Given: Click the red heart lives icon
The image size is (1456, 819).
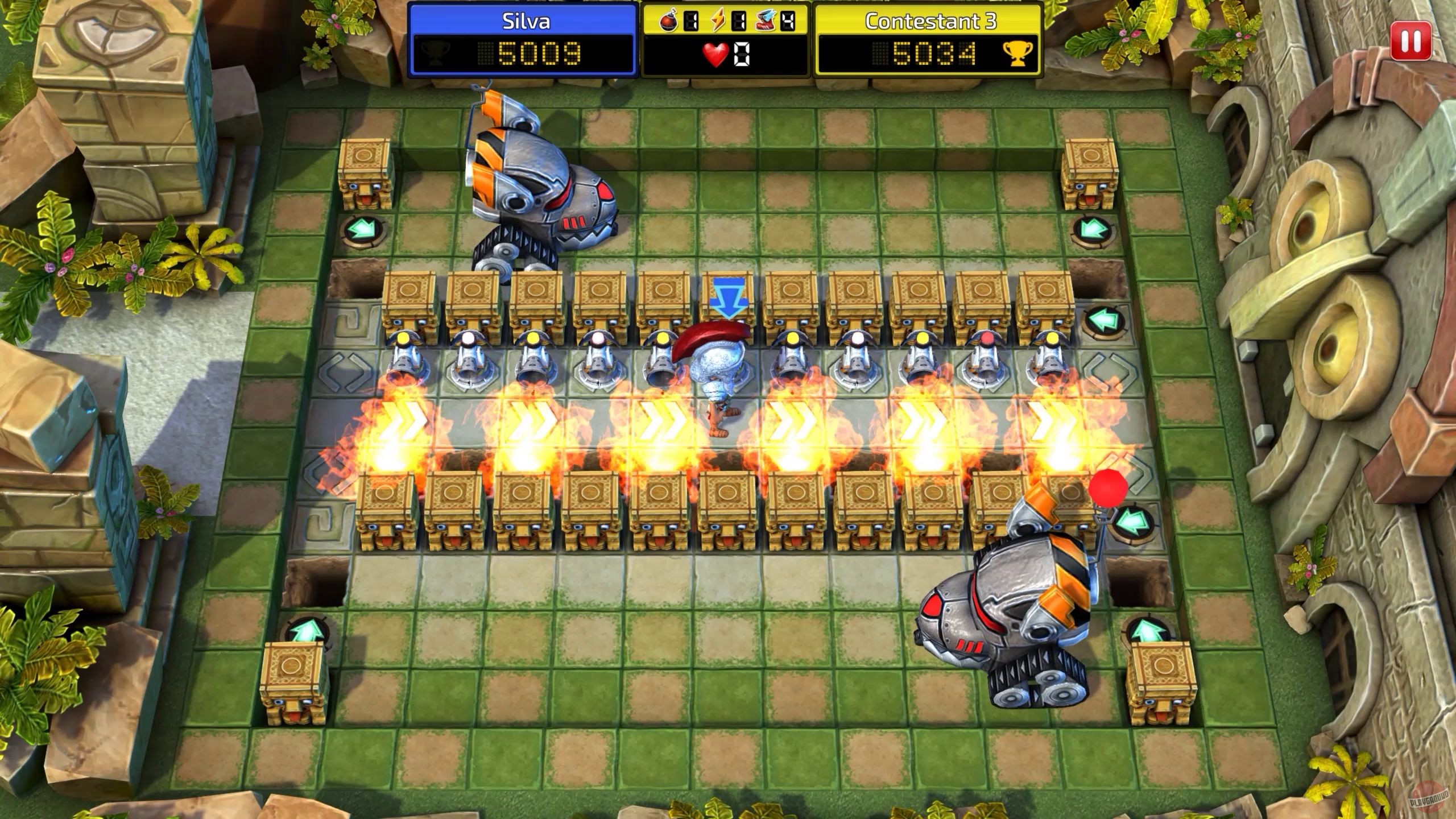Looking at the screenshot, I should coord(715,54).
